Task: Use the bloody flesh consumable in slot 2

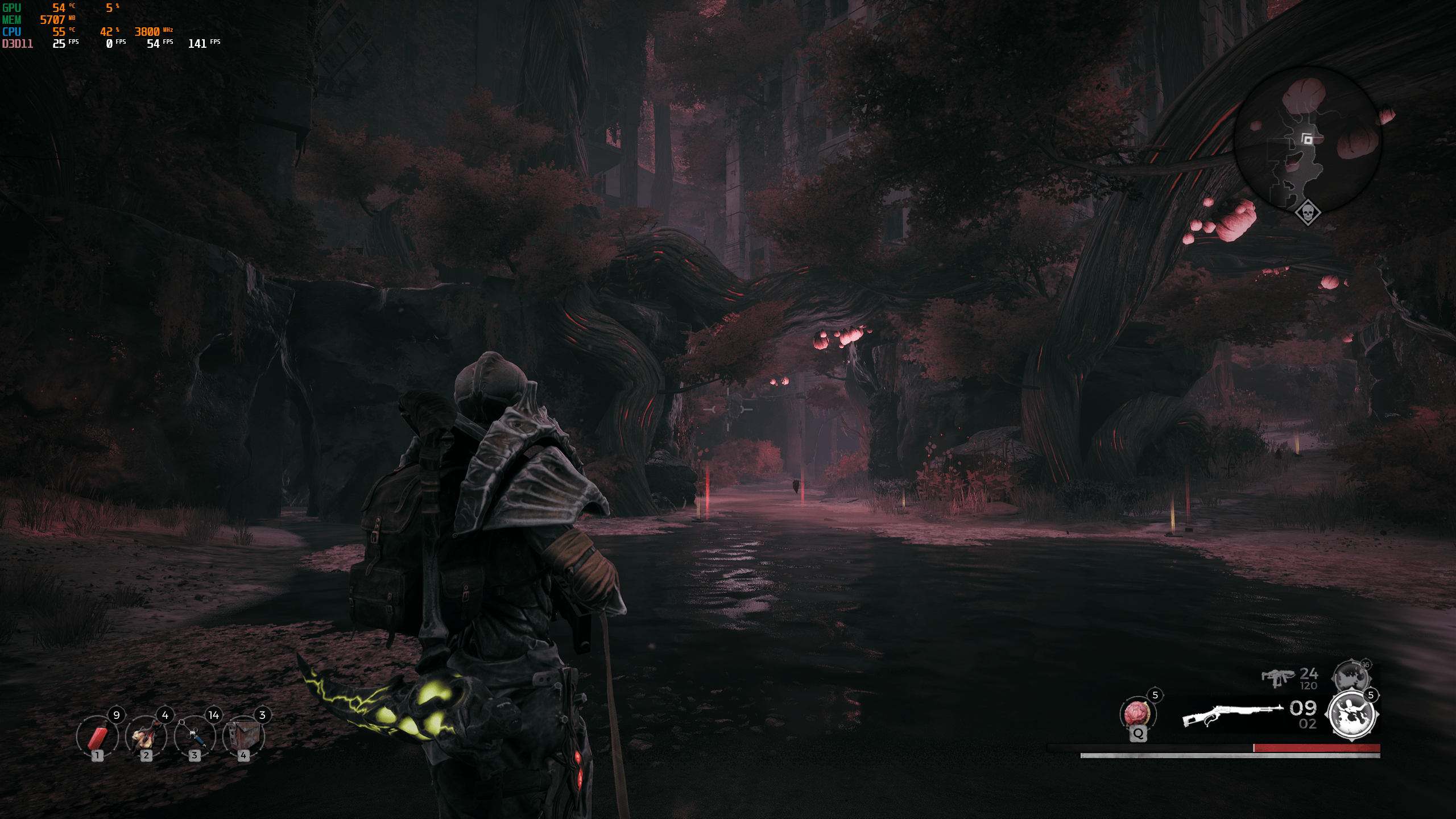Action: point(146,736)
